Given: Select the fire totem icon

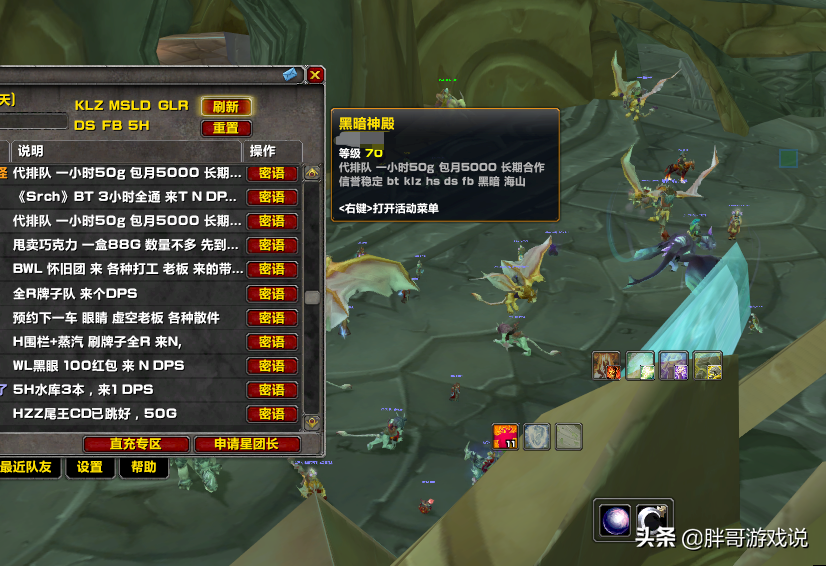Looking at the screenshot, I should pos(607,366).
